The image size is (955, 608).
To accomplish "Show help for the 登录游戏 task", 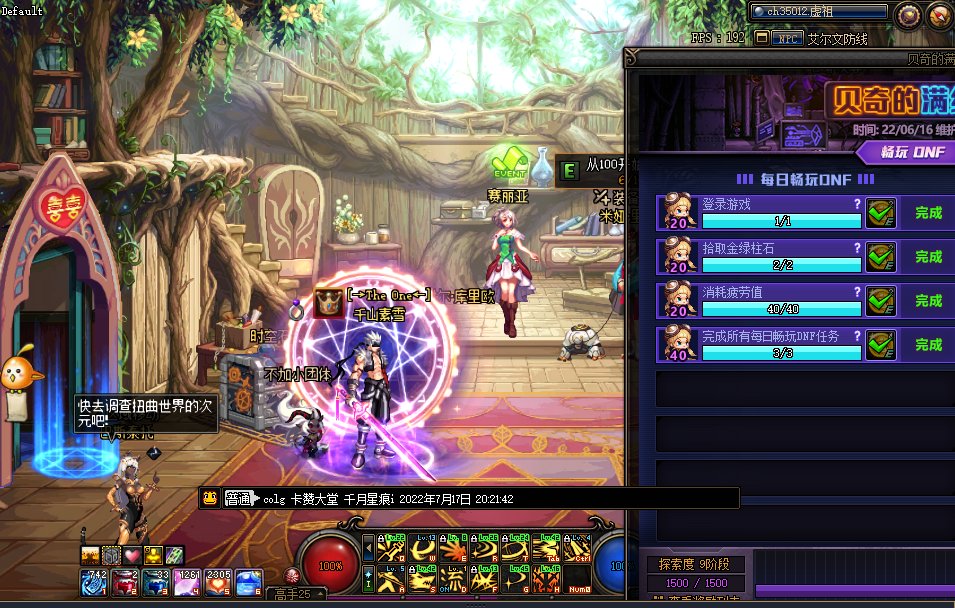I will click(856, 203).
